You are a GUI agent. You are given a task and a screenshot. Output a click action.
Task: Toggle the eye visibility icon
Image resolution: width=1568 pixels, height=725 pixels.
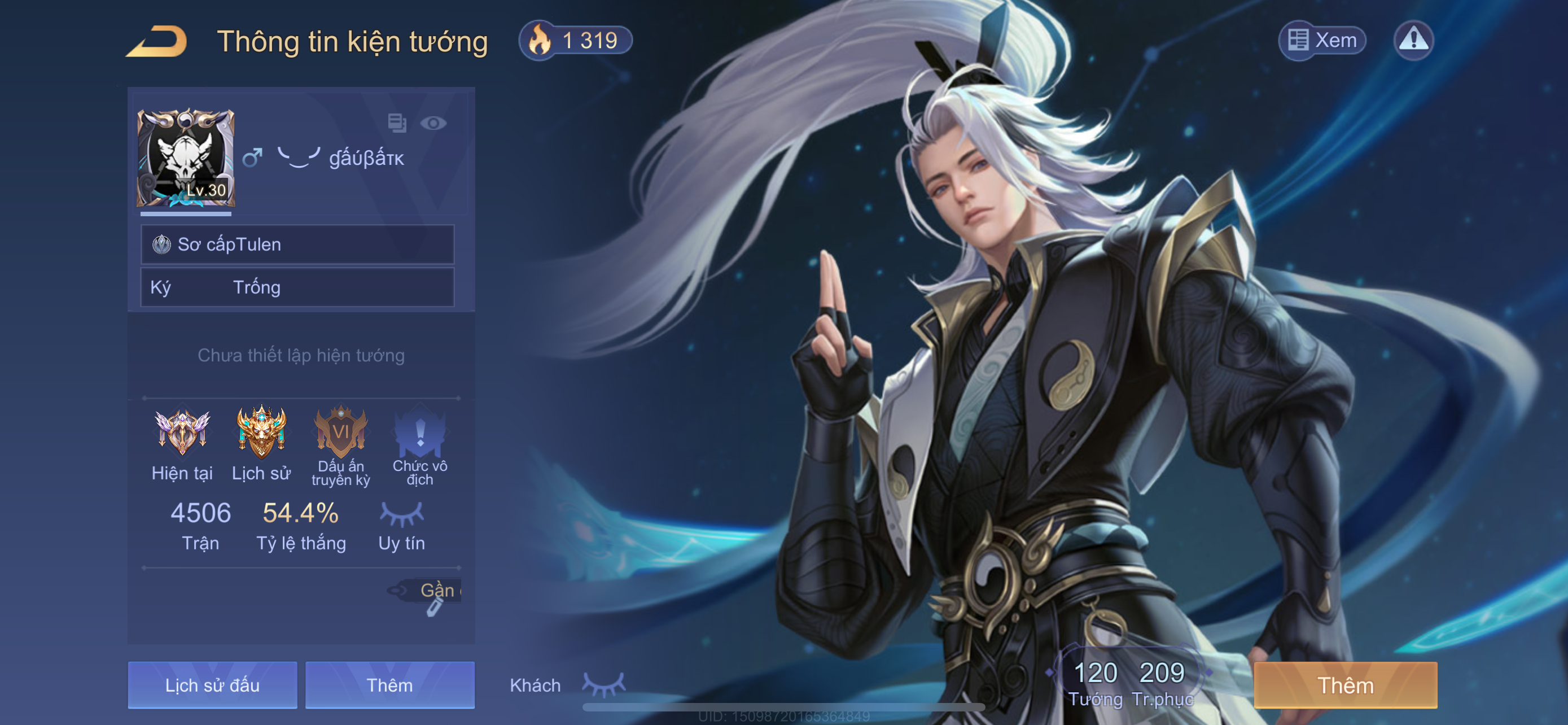[x=433, y=124]
